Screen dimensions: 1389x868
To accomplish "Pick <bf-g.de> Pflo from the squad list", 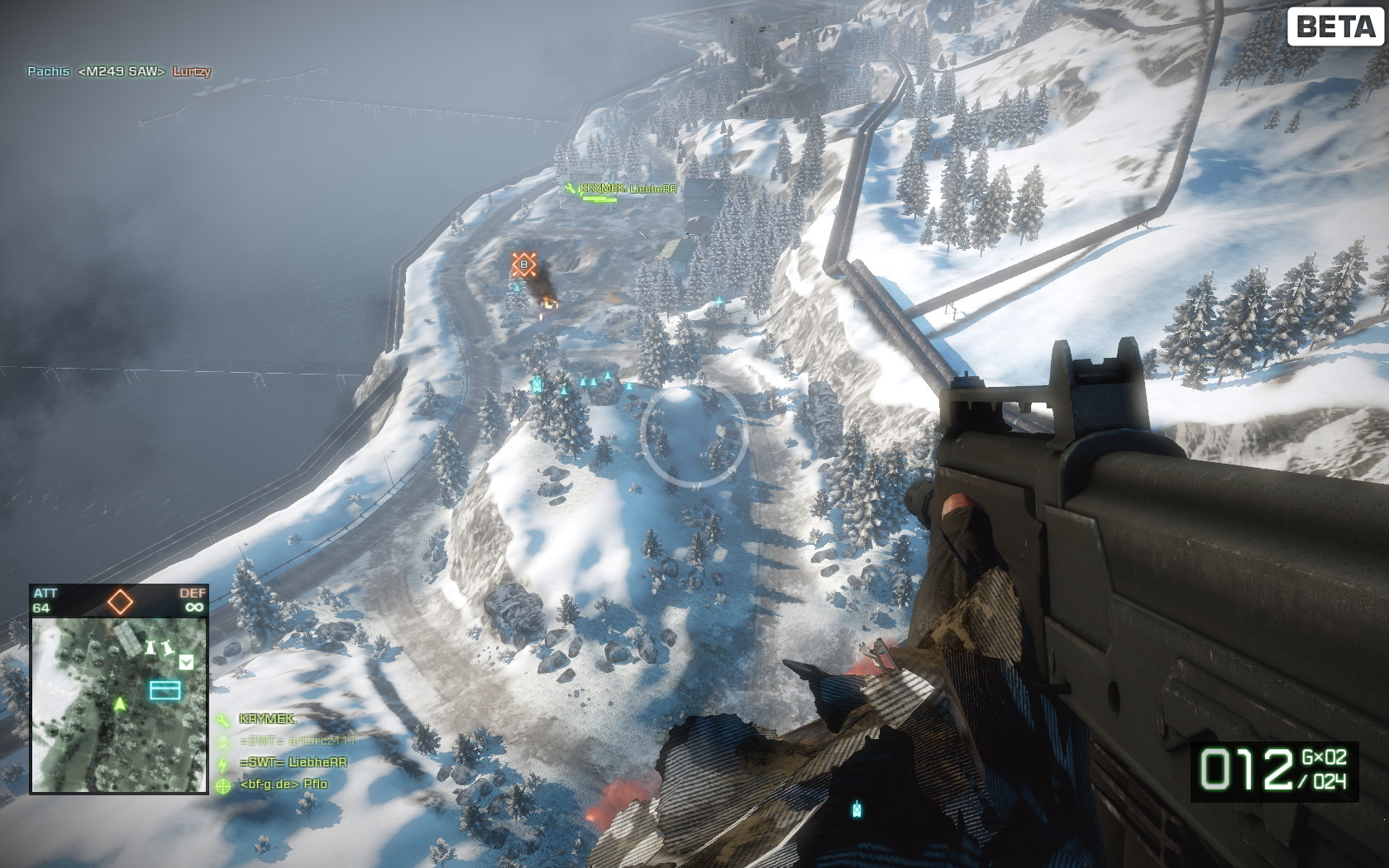I will 283,784.
